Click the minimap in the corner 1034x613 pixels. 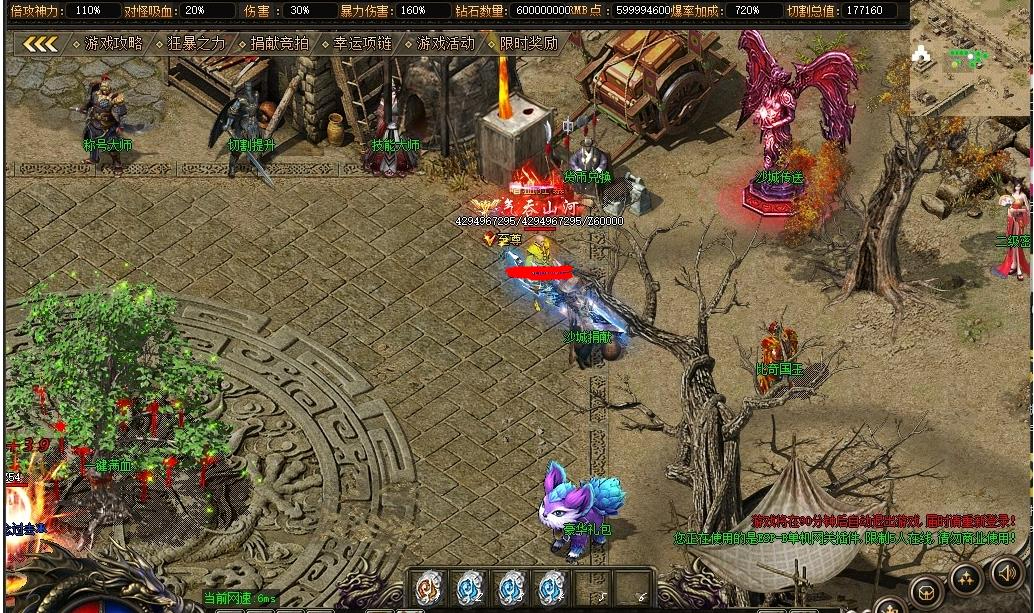[970, 58]
